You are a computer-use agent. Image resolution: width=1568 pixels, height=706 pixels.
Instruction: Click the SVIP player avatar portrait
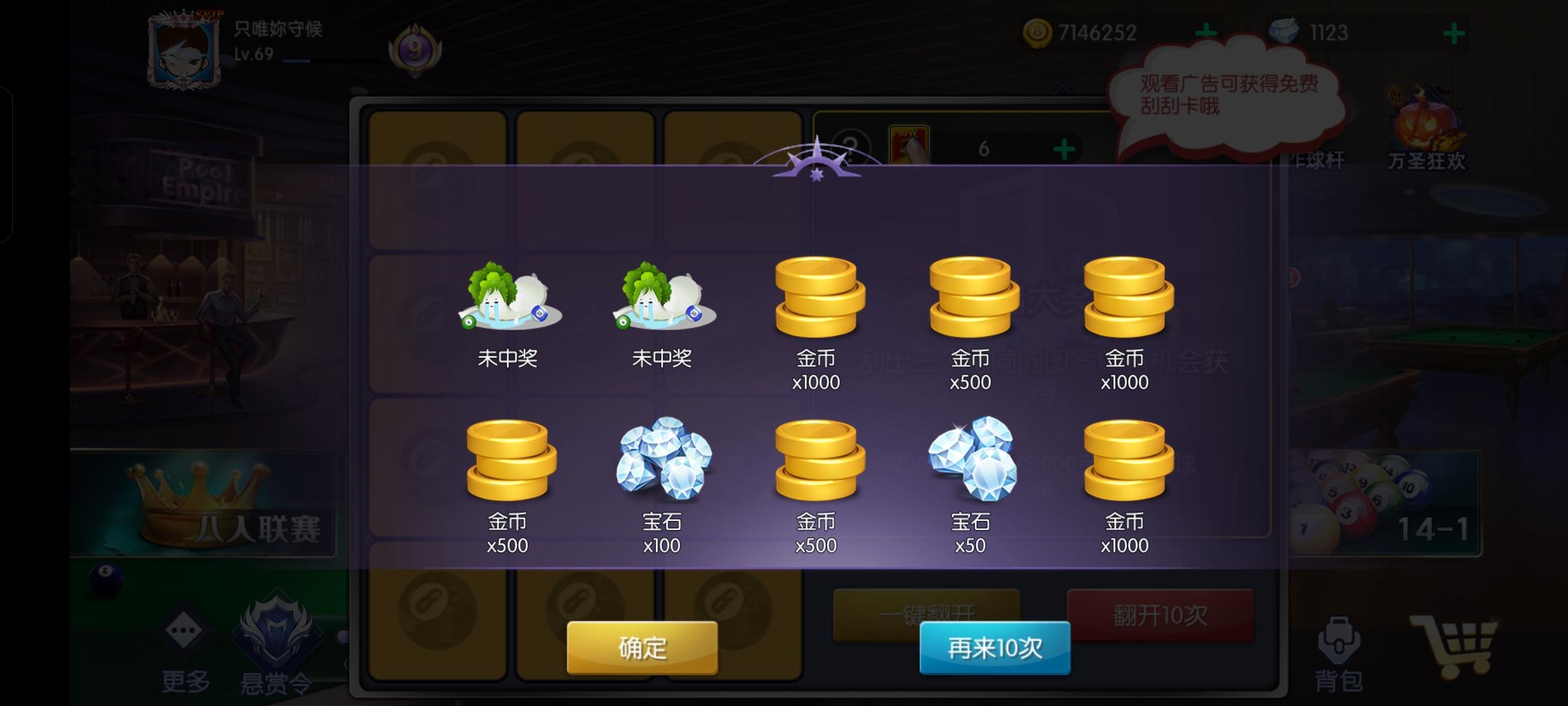coord(184,49)
